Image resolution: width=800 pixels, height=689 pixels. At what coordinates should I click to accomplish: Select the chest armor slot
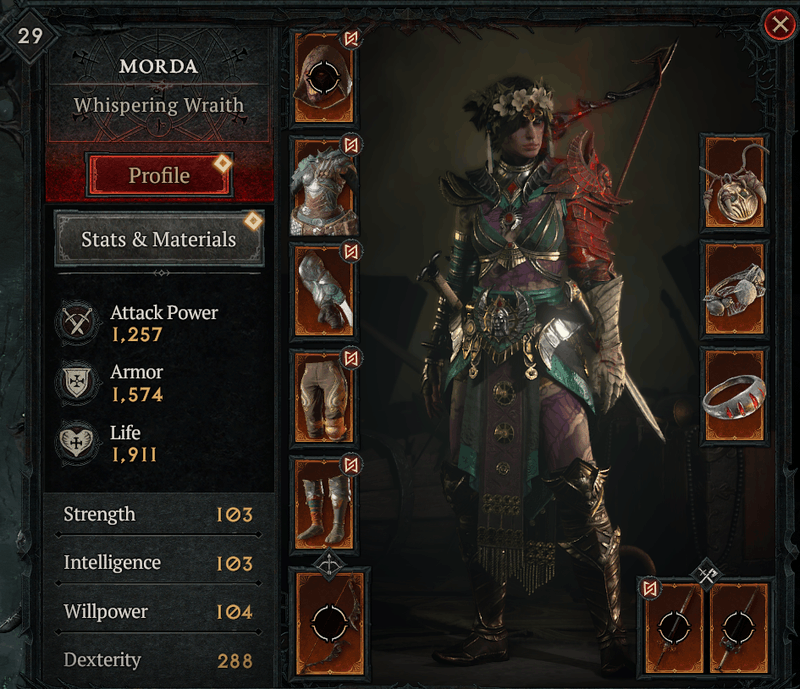click(x=324, y=186)
